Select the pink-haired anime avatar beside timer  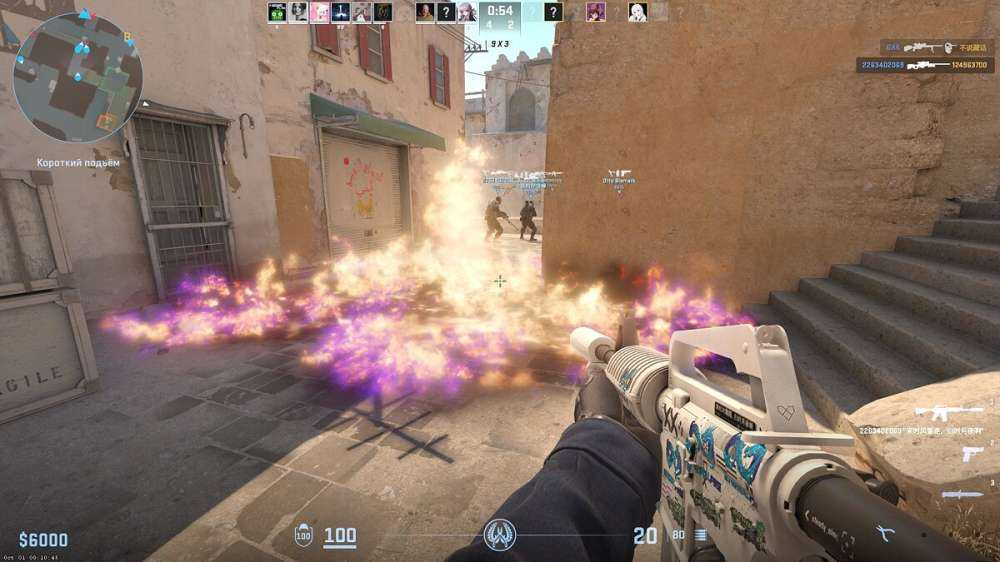pyautogui.click(x=466, y=12)
